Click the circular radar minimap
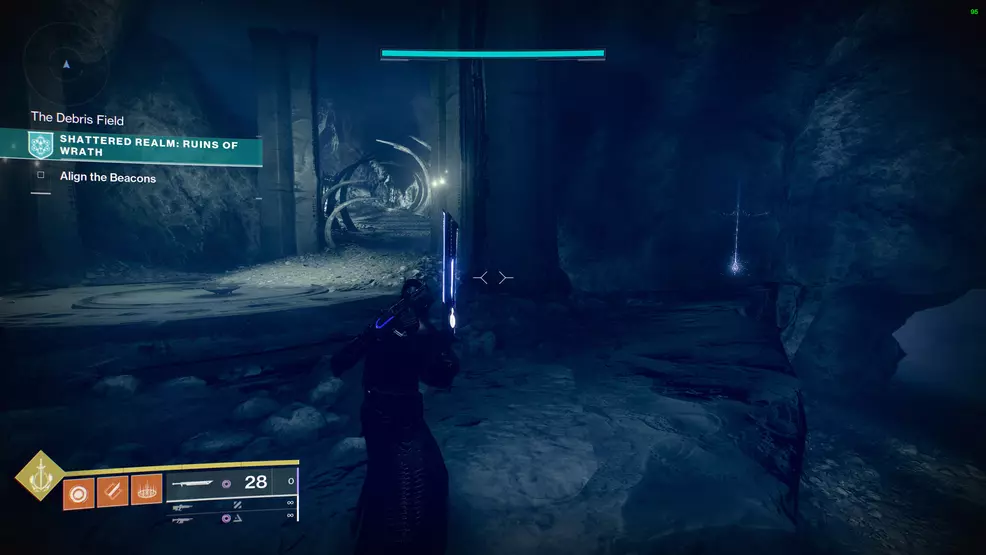The image size is (986, 555). [66, 63]
